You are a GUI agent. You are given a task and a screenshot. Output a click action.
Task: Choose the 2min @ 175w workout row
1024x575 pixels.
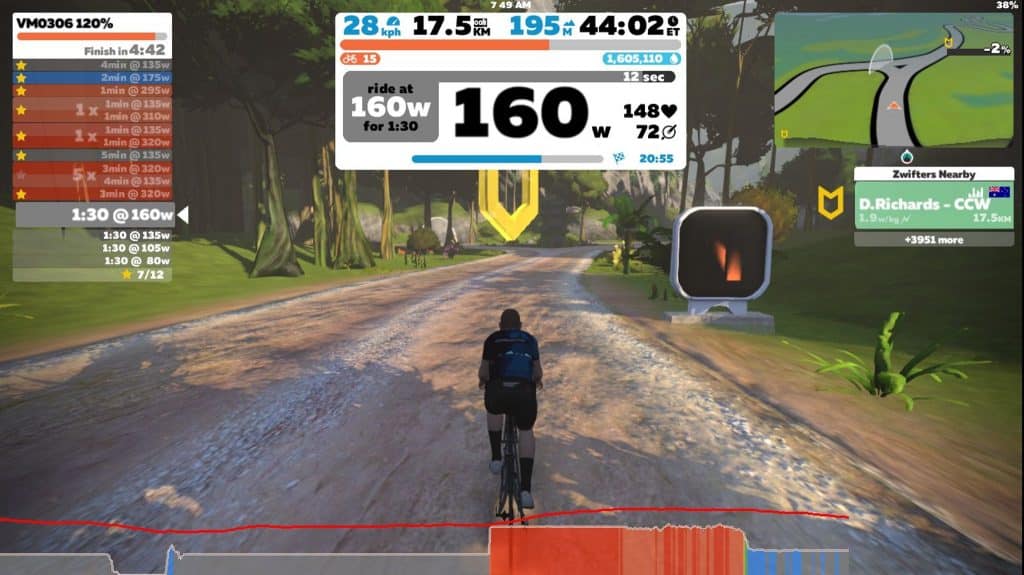coord(92,77)
